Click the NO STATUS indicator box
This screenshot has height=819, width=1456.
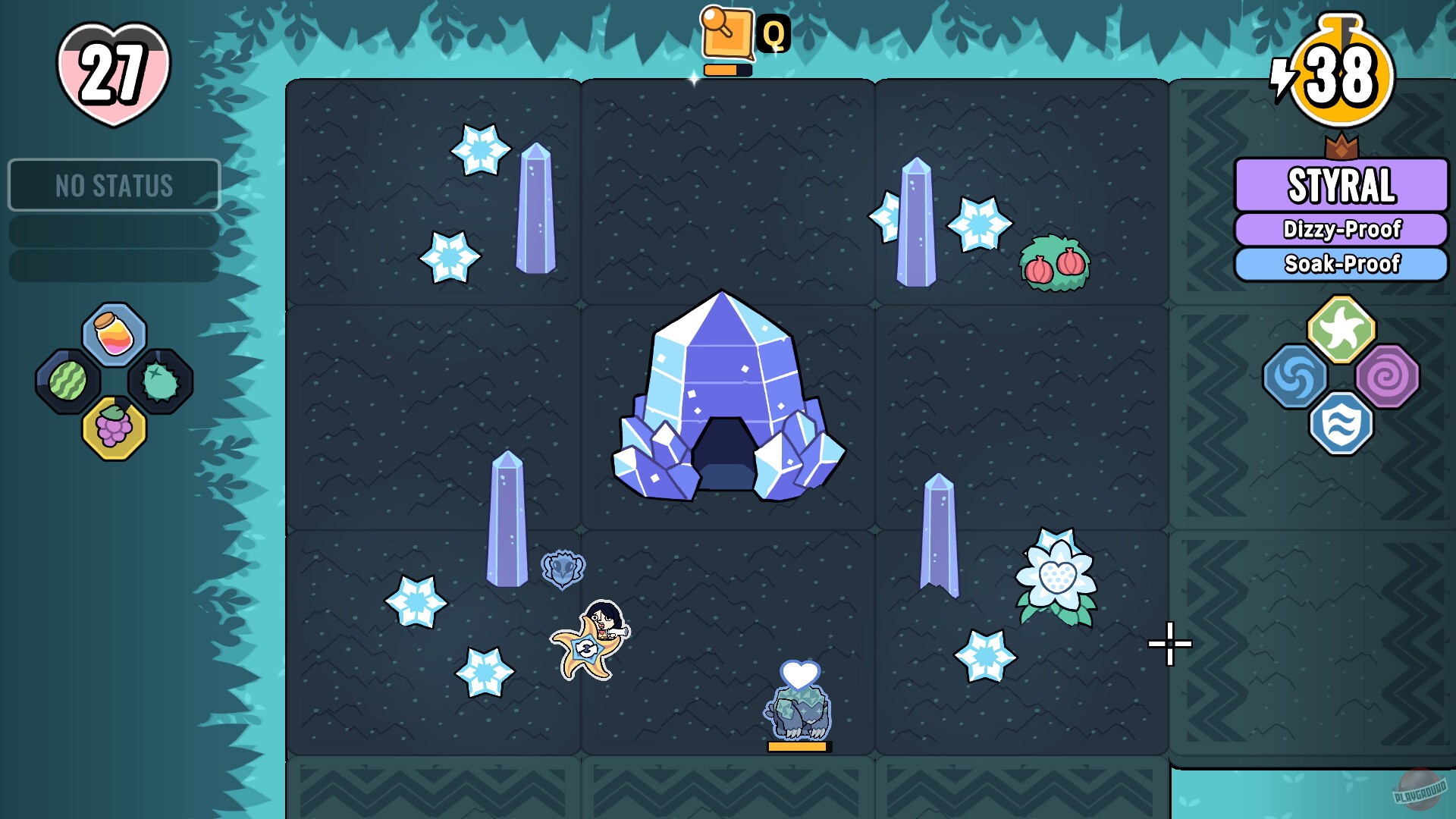tap(114, 184)
